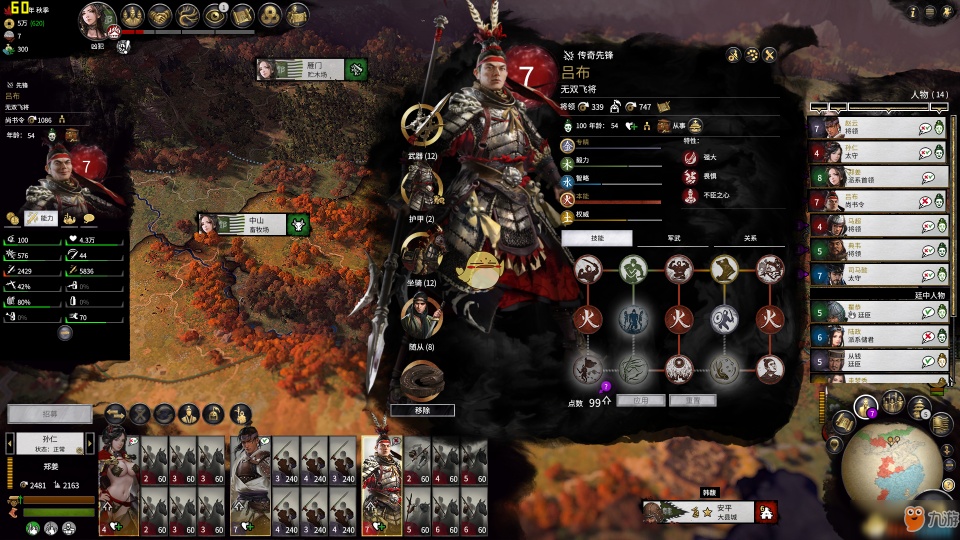This screenshot has width=960, height=540.
Task: Select the 坐骑 mount equipment slot
Action: coord(422,252)
